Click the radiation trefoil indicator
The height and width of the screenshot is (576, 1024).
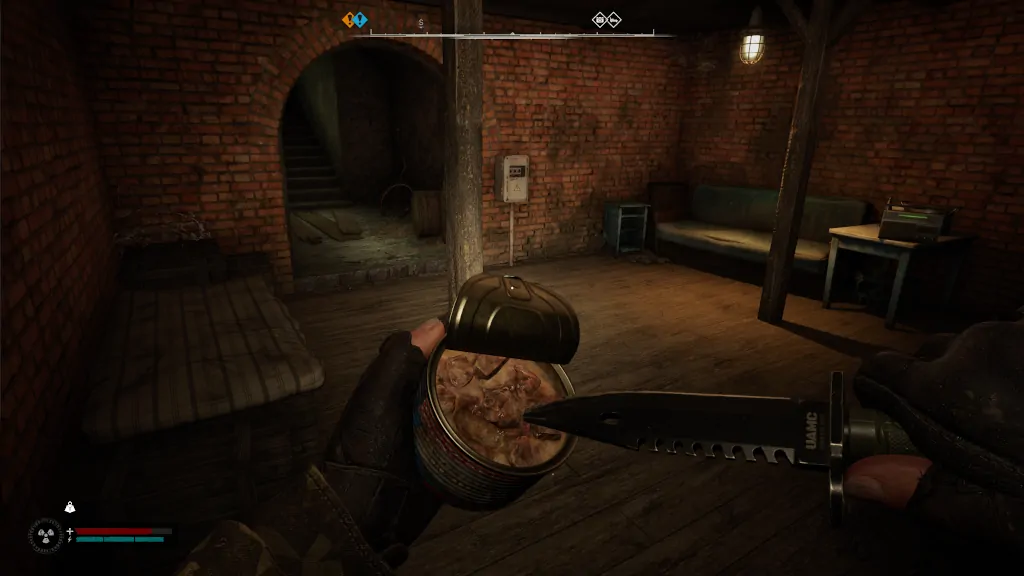[x=46, y=533]
